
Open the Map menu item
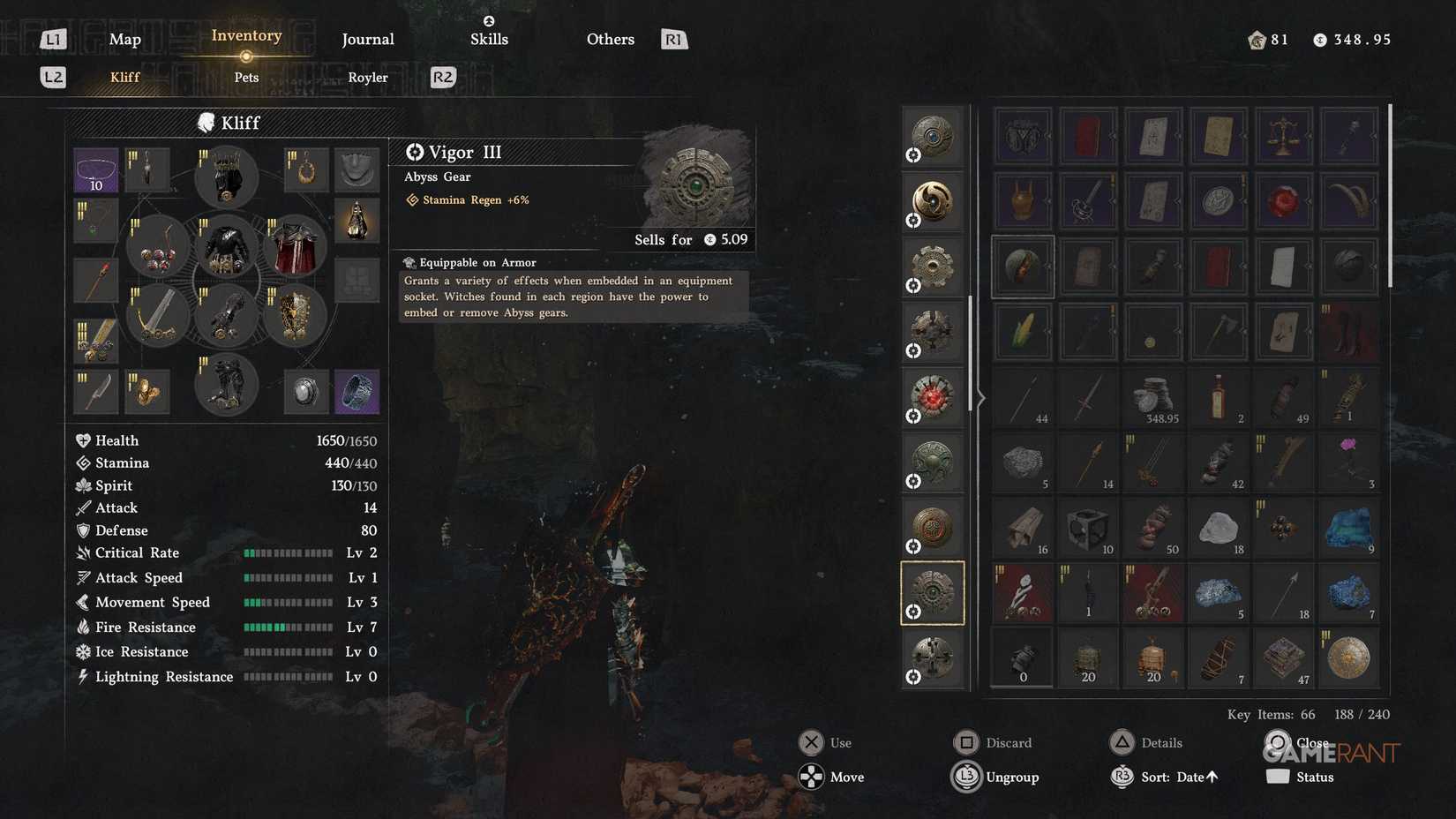coord(124,39)
